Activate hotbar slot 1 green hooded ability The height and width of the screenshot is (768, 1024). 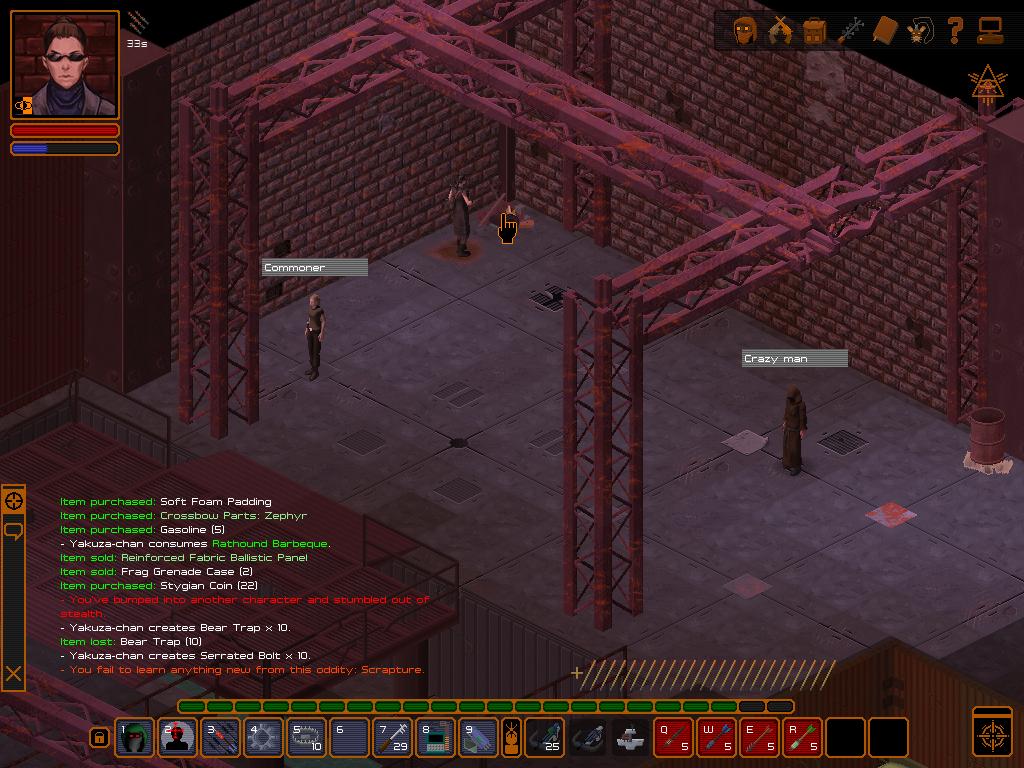tap(135, 738)
